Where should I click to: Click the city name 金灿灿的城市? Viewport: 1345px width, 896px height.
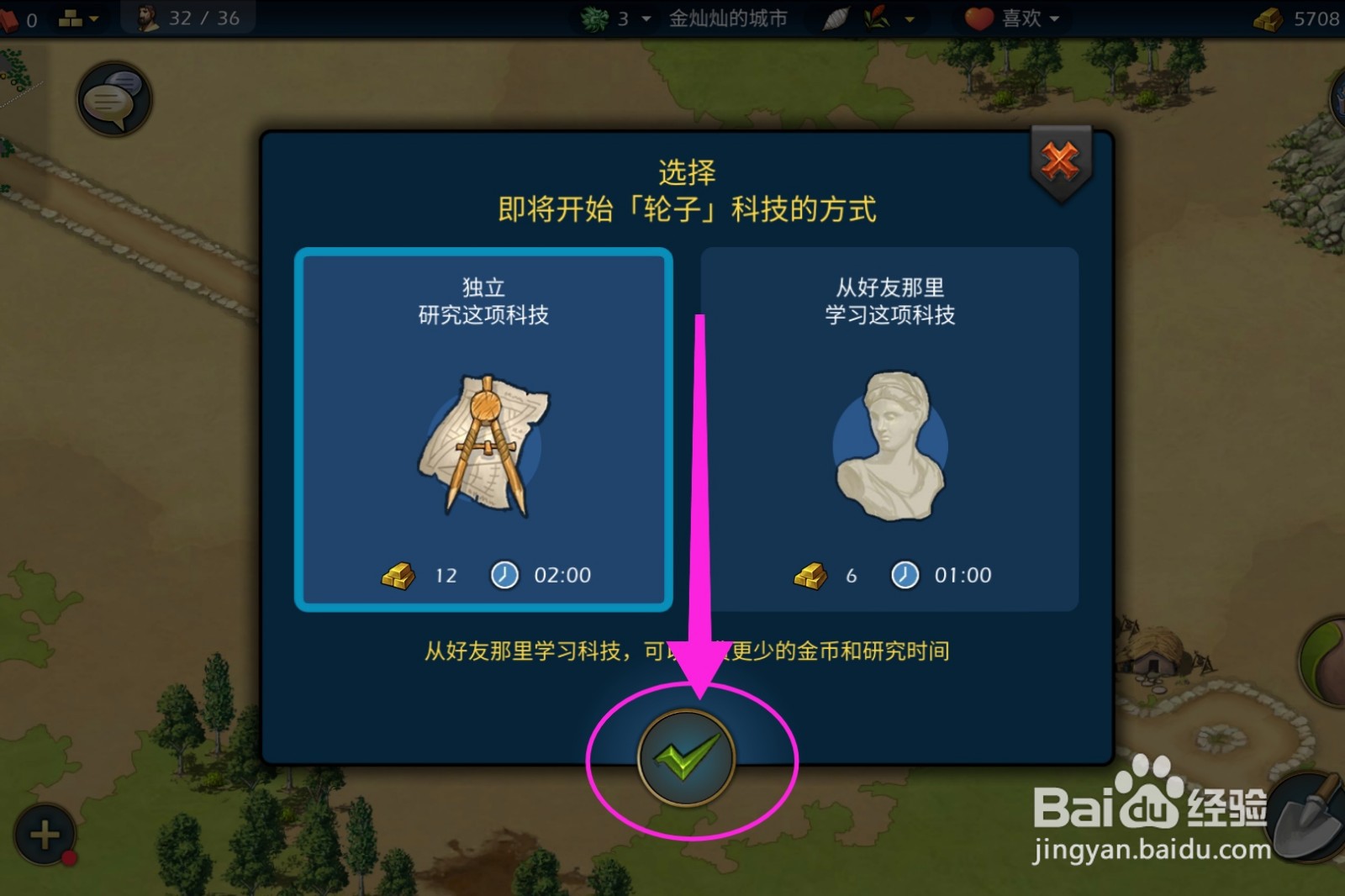728,17
